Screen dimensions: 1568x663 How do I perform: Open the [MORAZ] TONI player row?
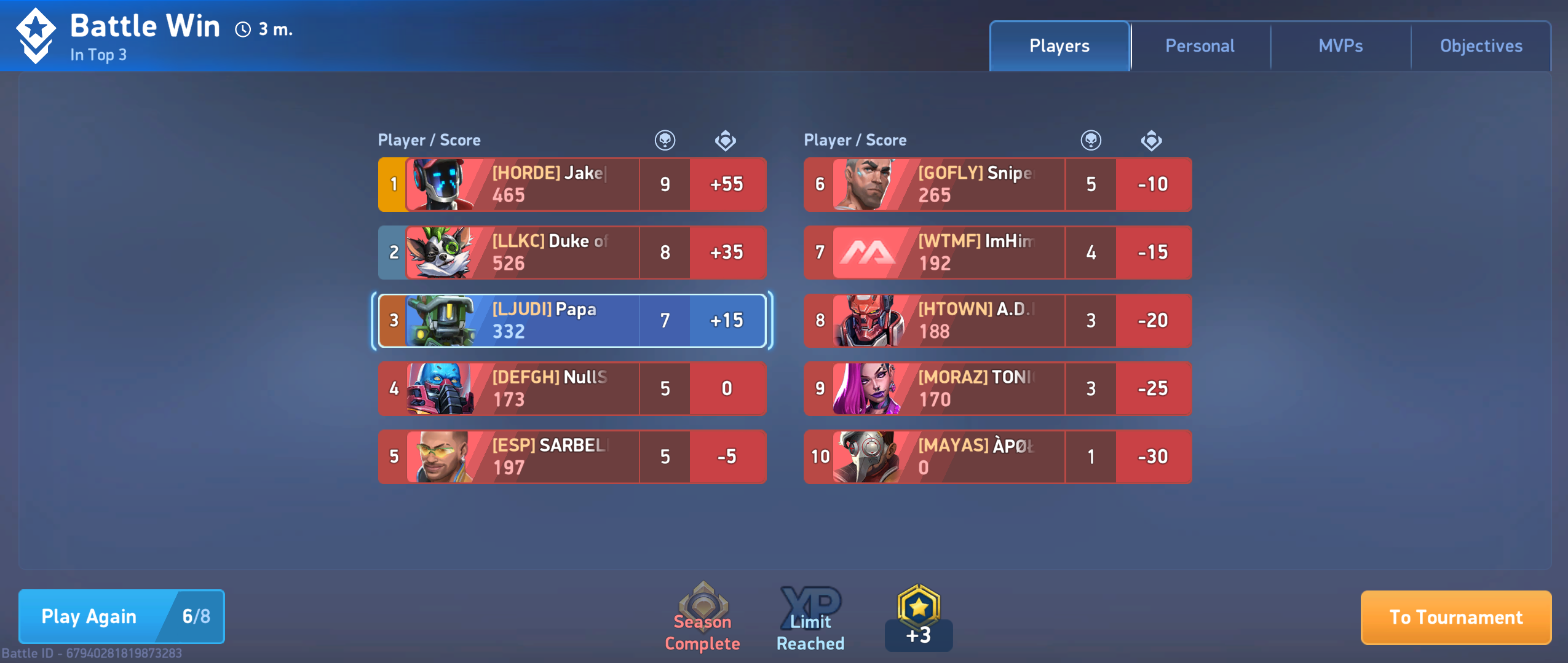(x=997, y=388)
